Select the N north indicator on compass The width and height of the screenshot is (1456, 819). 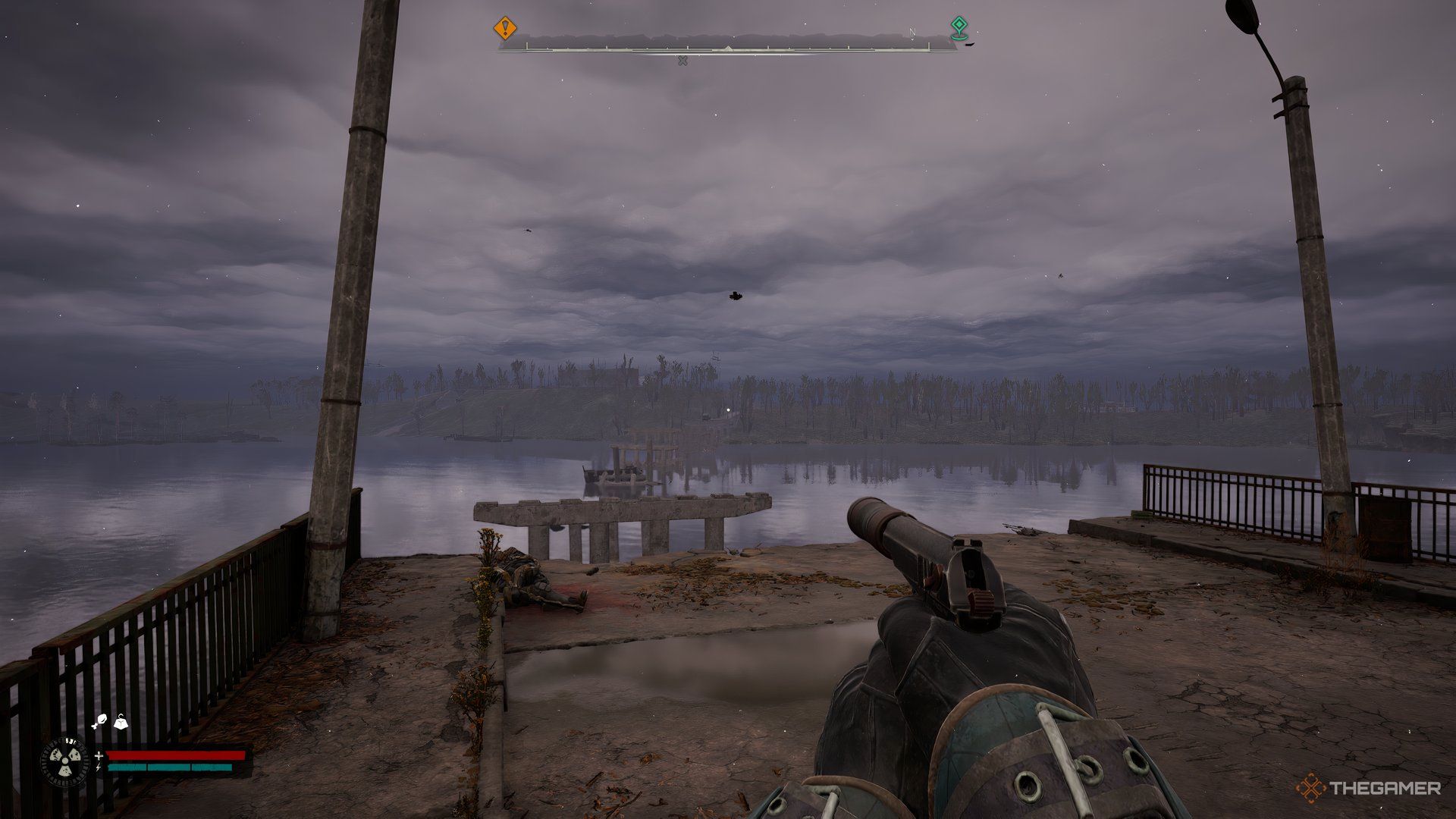912,32
